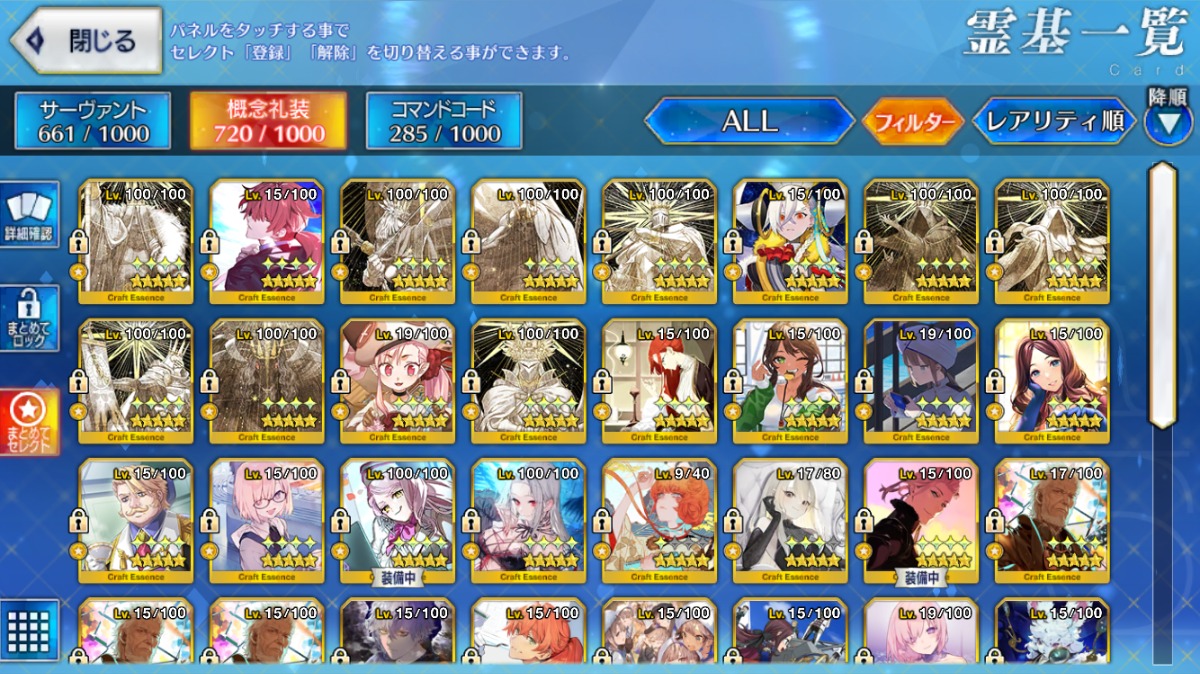This screenshot has width=1200, height=674.
Task: Open the コマンドコード tab
Action: click(444, 121)
